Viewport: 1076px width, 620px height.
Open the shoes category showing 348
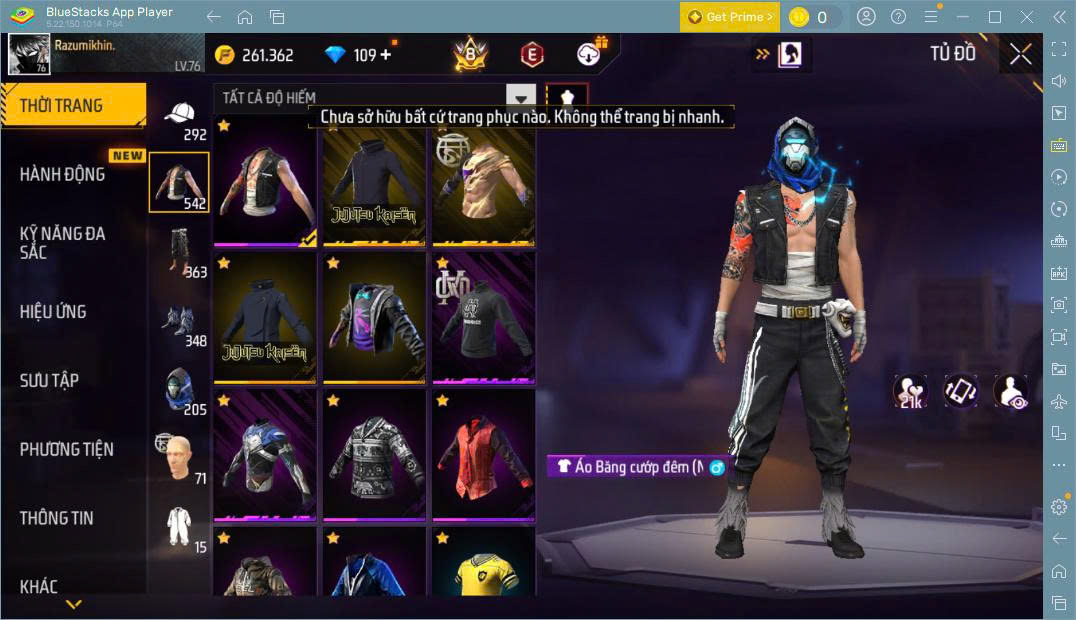click(x=179, y=321)
